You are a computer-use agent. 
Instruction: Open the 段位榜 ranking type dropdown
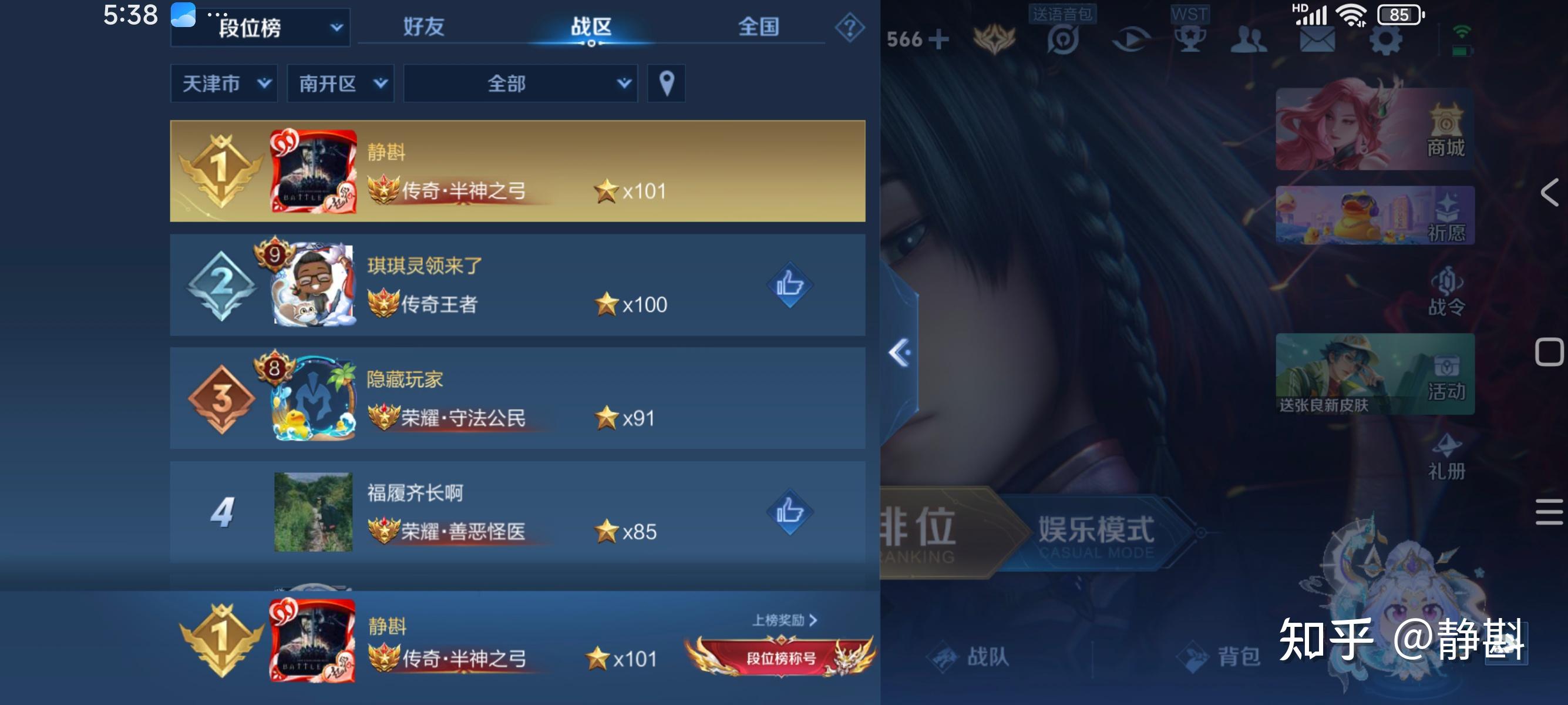coord(260,27)
